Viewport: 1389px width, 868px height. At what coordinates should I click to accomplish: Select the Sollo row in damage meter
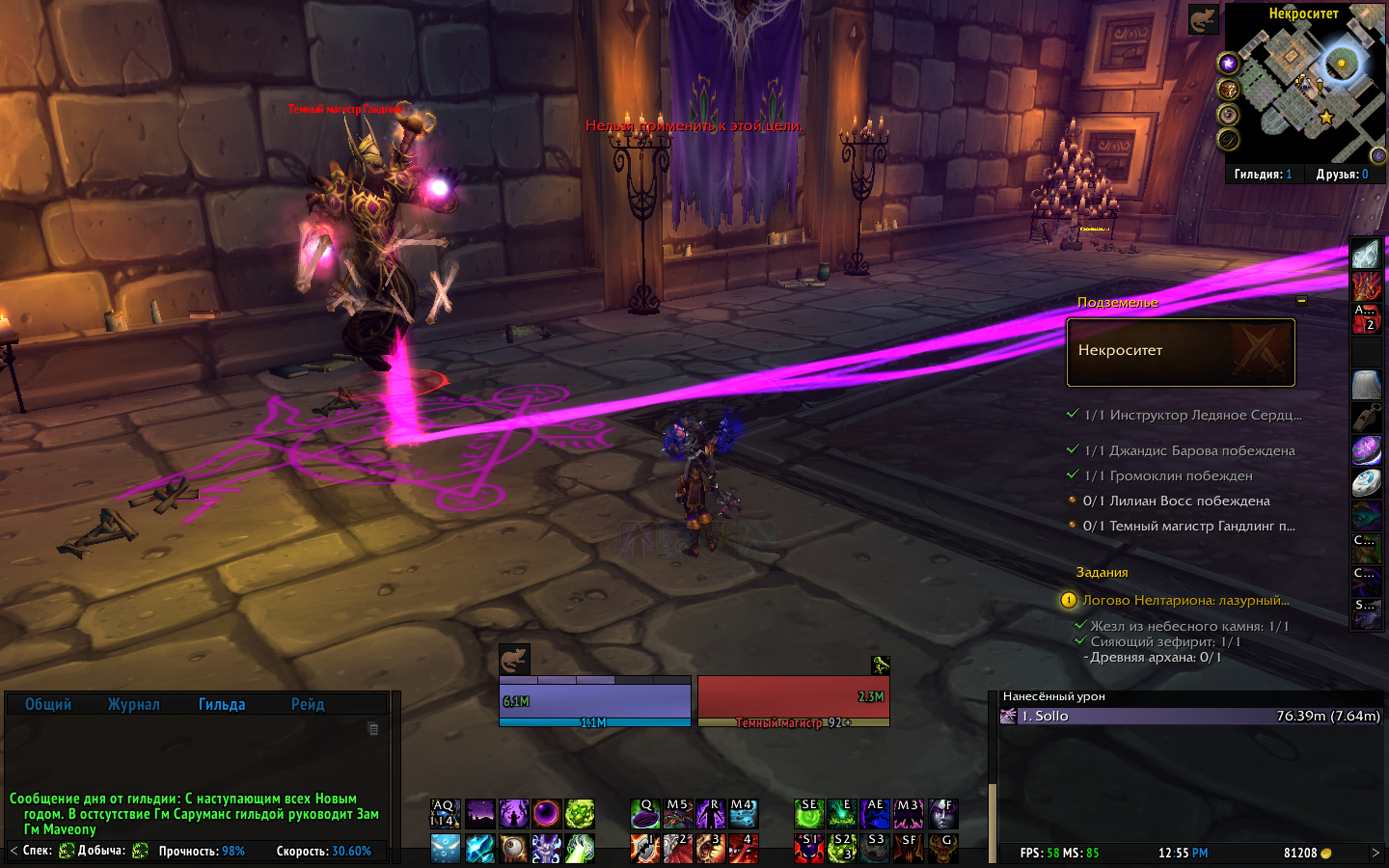click(1191, 716)
